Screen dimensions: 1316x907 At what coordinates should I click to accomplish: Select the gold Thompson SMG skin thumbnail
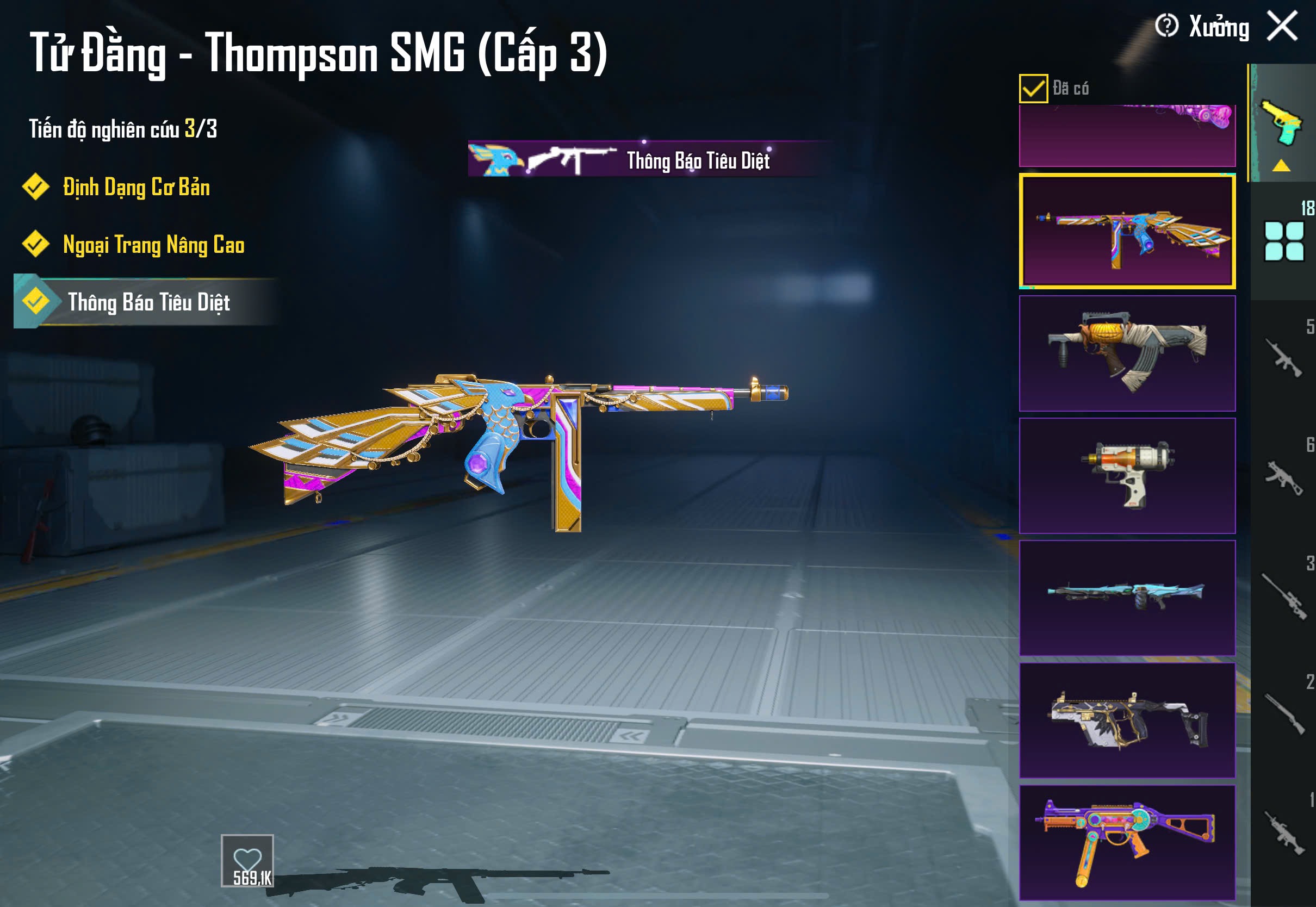click(x=1127, y=231)
